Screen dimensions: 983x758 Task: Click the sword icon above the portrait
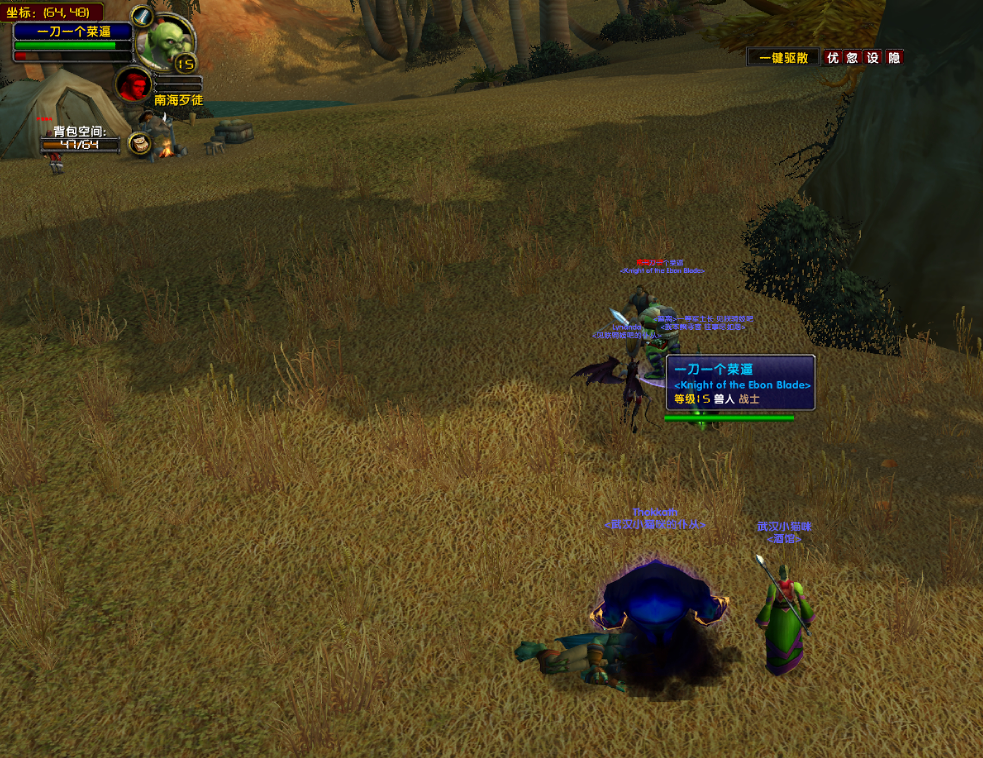click(142, 16)
